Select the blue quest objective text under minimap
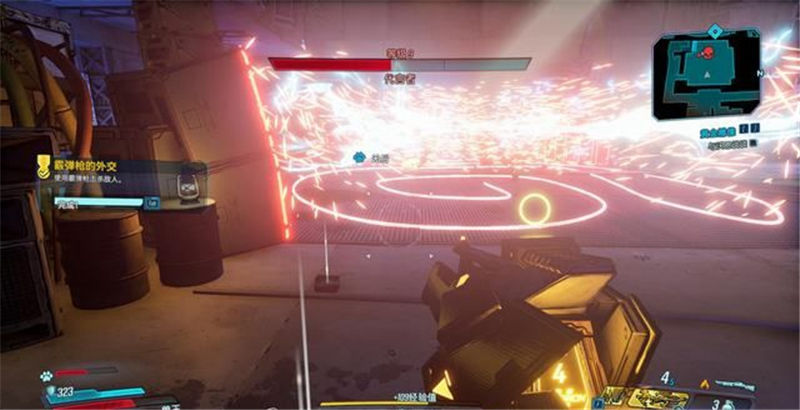 [705, 130]
